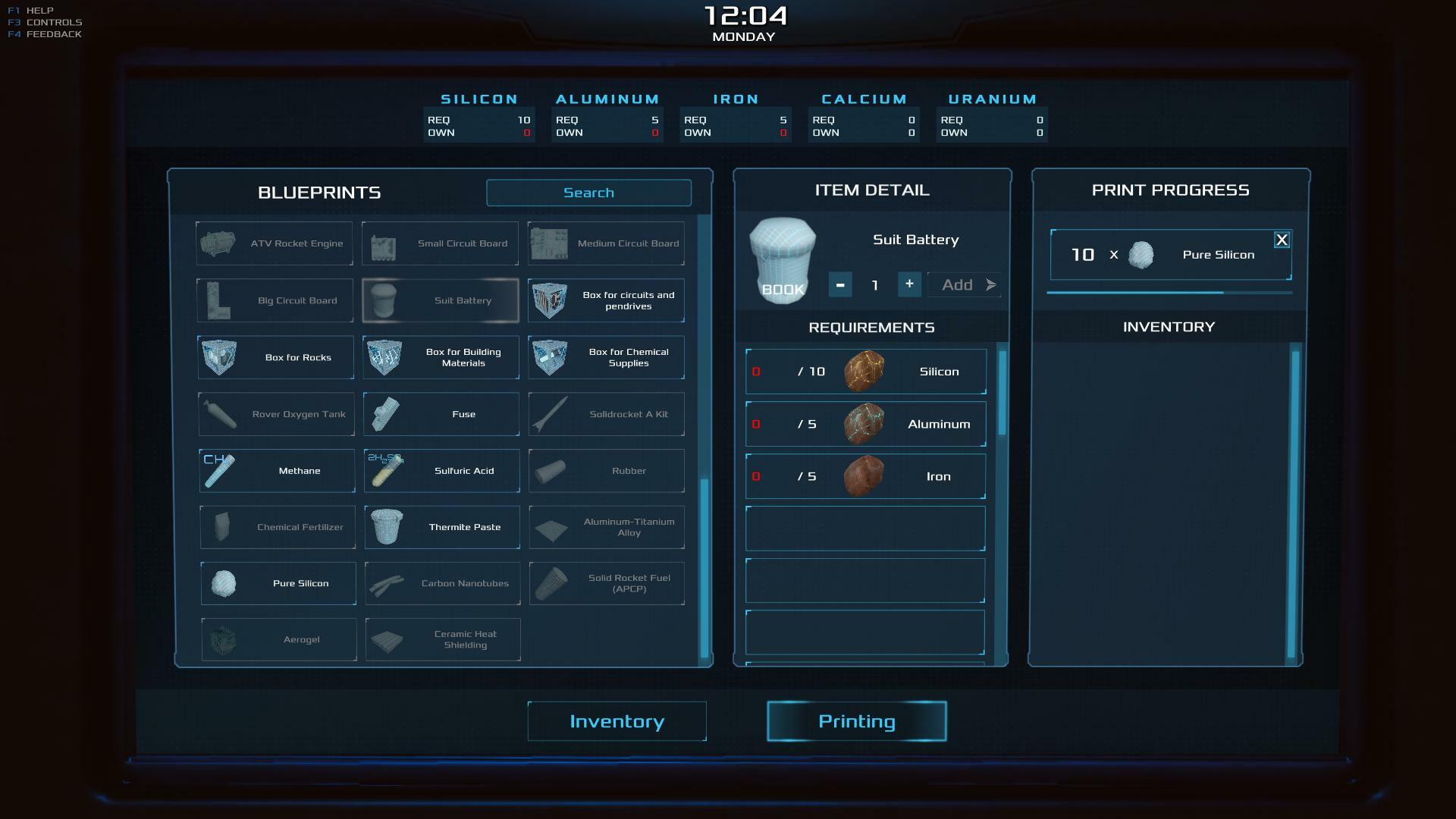Click the blueprint Search field

tap(588, 193)
